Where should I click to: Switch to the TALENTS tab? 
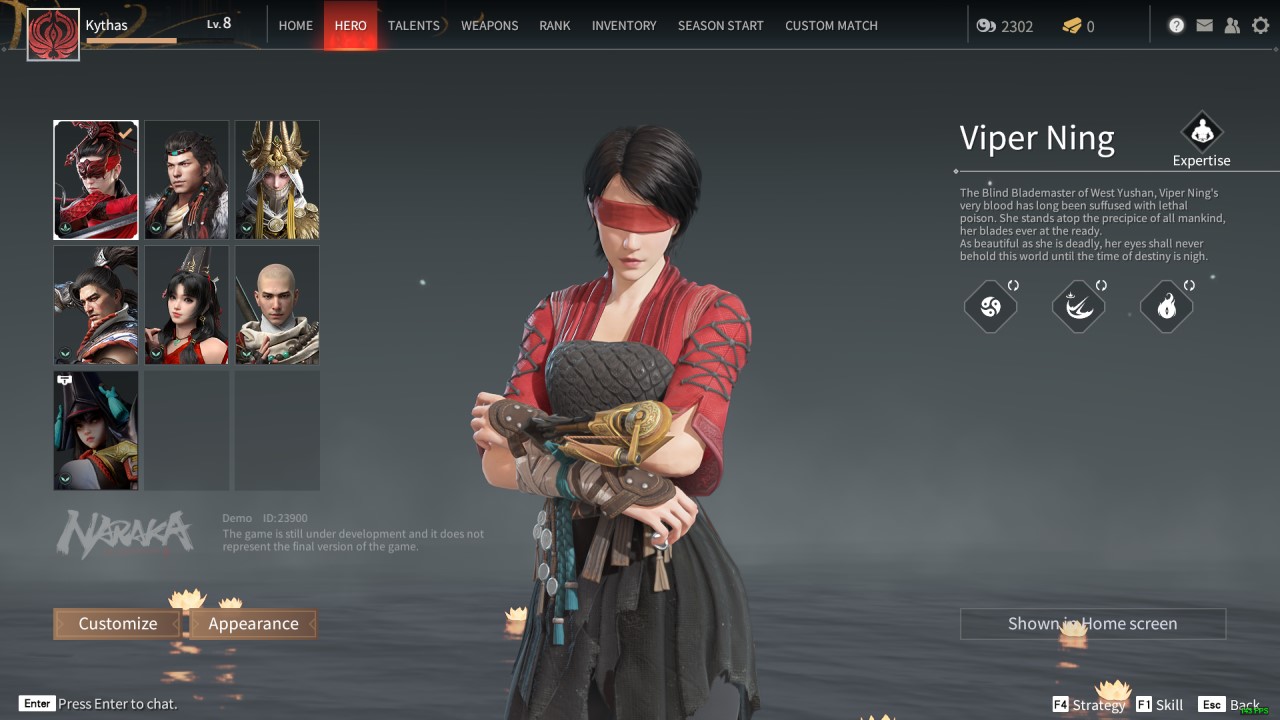pos(413,25)
